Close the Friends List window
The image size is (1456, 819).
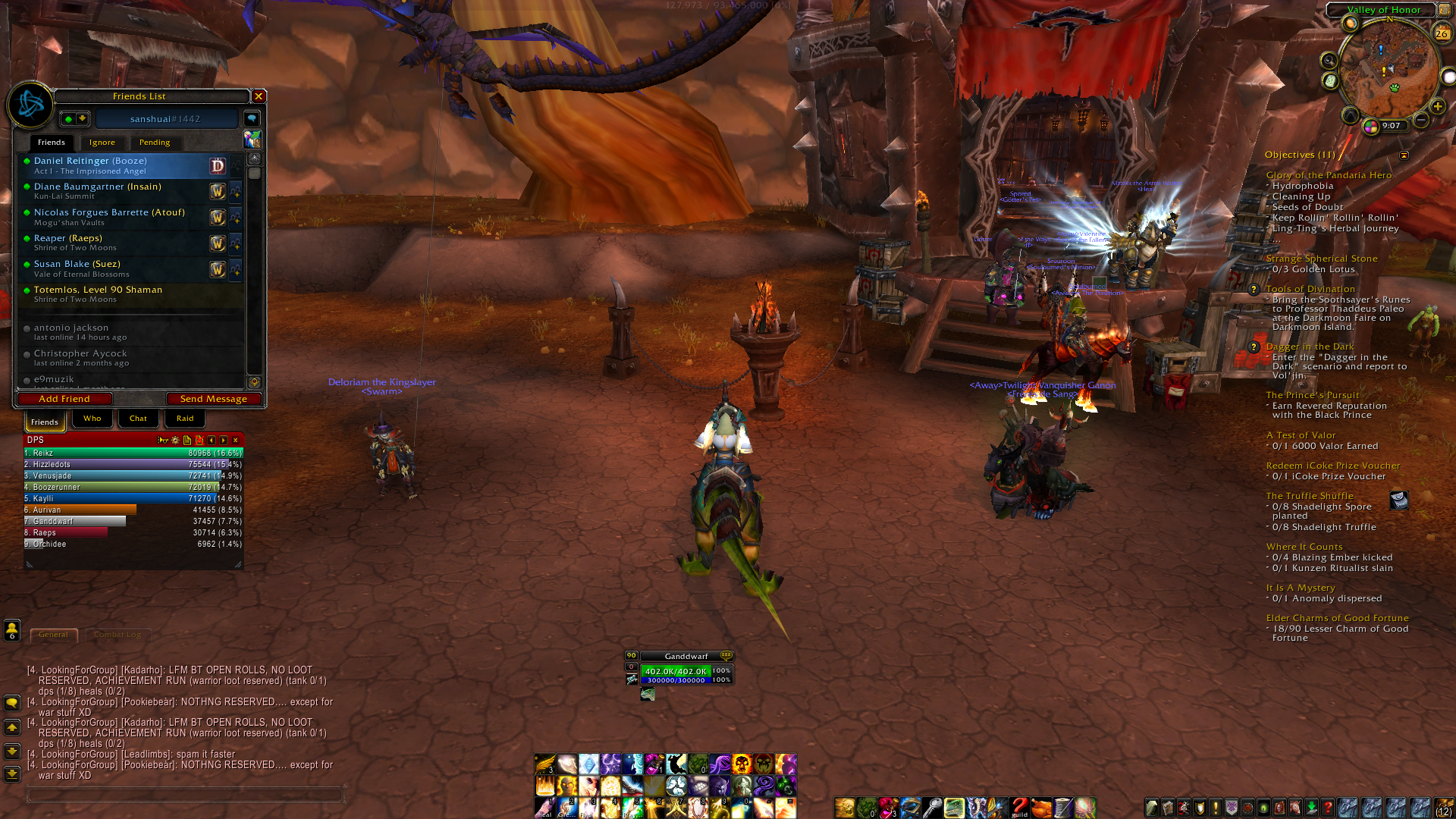(x=259, y=96)
